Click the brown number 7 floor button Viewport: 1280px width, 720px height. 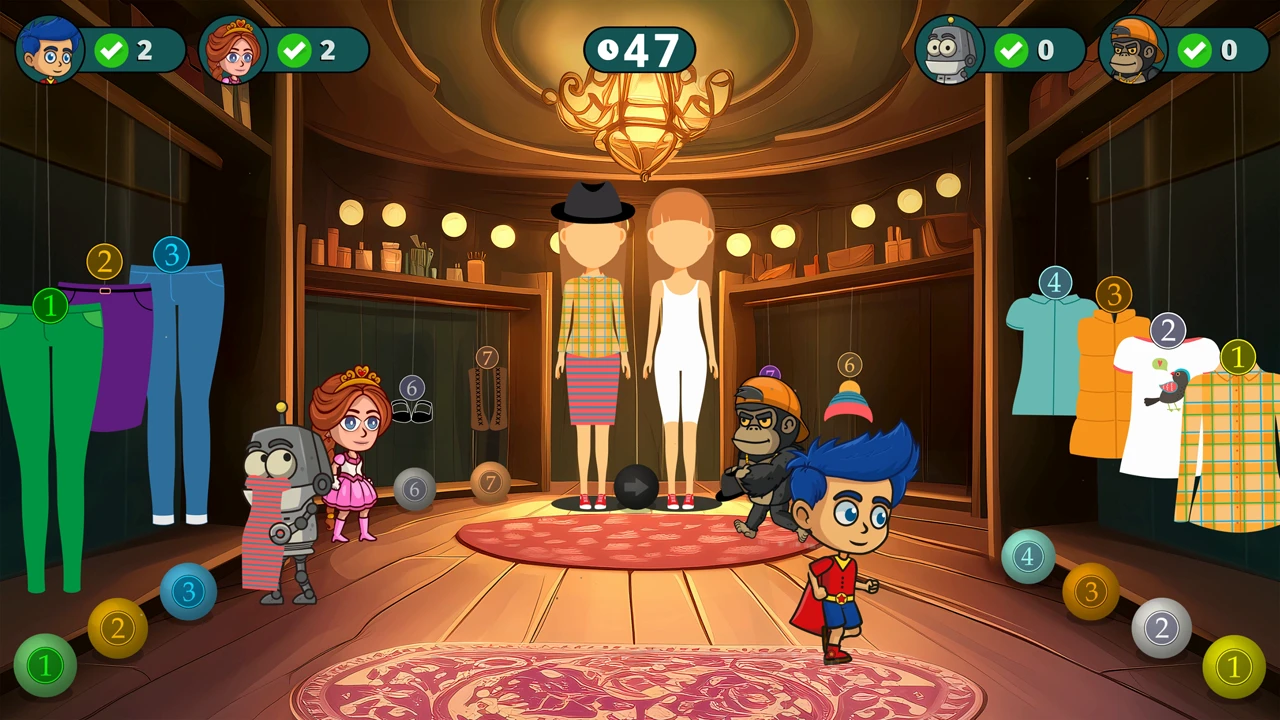click(490, 483)
